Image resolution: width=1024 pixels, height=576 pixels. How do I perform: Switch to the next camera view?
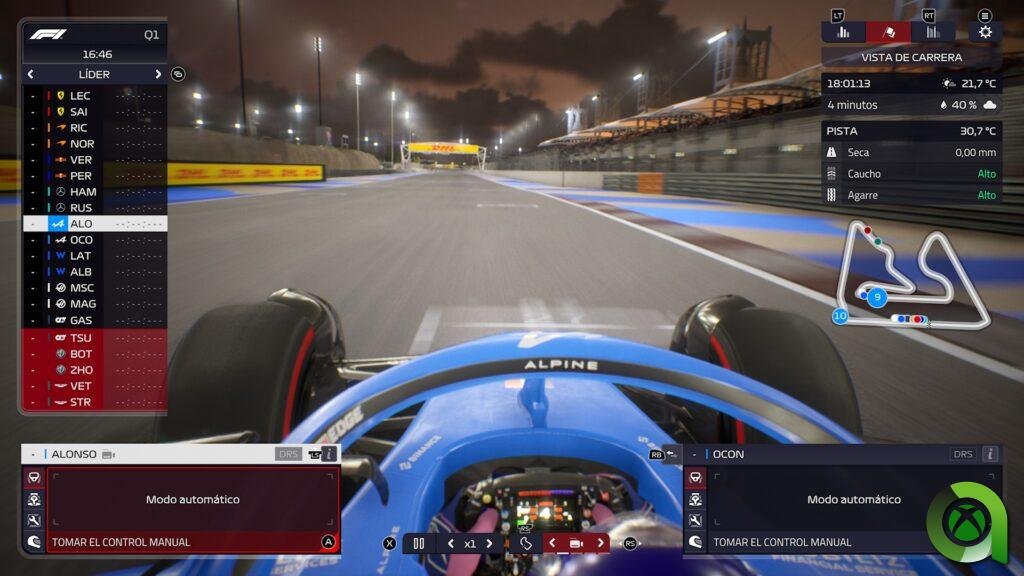tap(600, 543)
